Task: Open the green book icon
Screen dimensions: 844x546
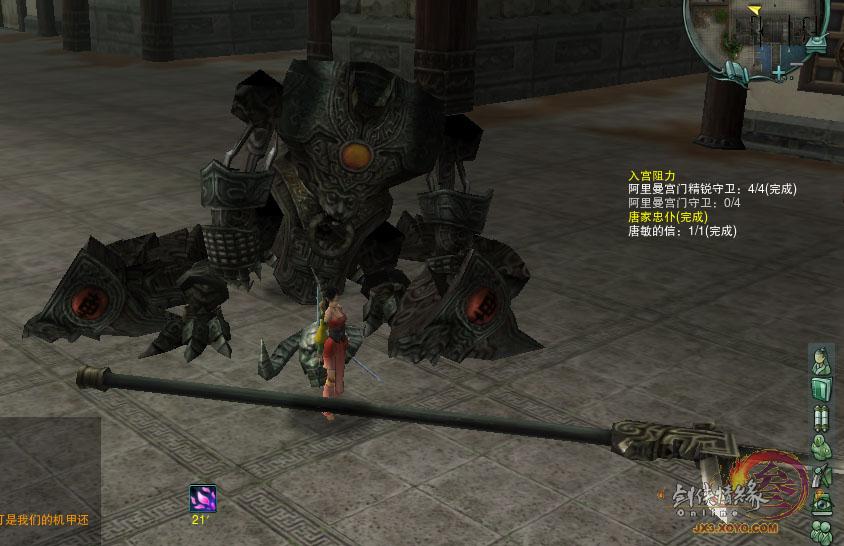Action: click(820, 388)
